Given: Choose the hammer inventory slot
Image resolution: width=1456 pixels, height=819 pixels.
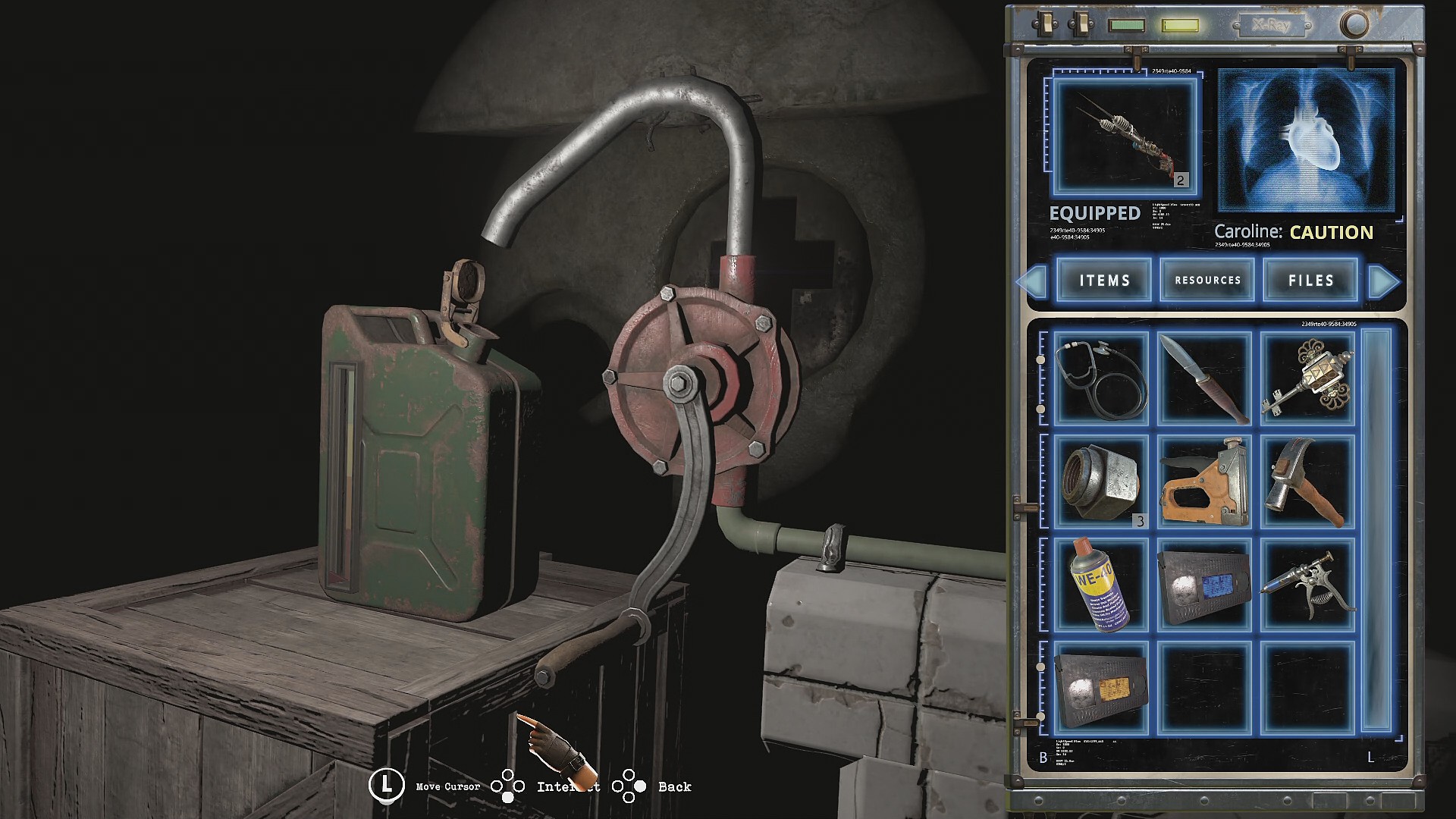Looking at the screenshot, I should [x=1307, y=482].
